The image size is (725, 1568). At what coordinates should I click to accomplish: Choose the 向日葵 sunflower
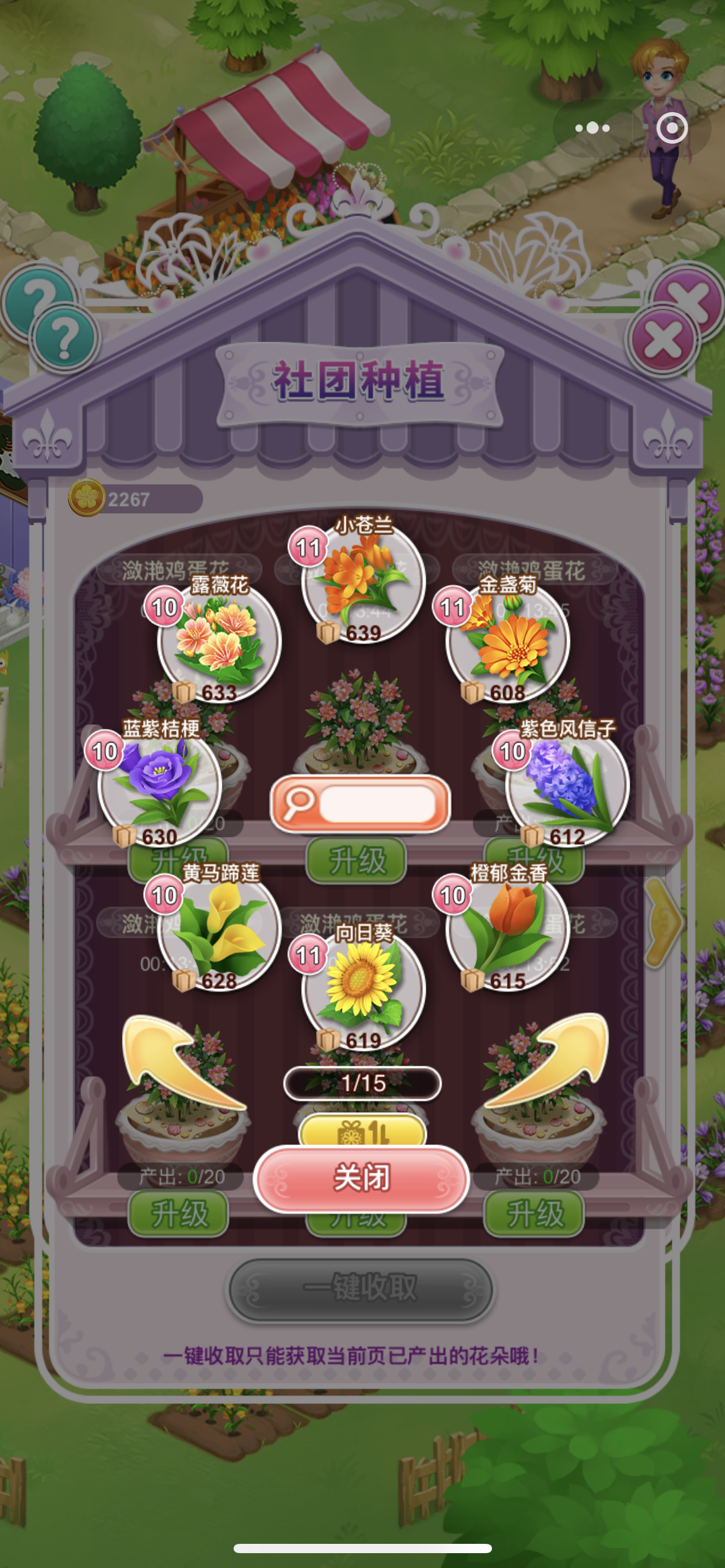362,988
